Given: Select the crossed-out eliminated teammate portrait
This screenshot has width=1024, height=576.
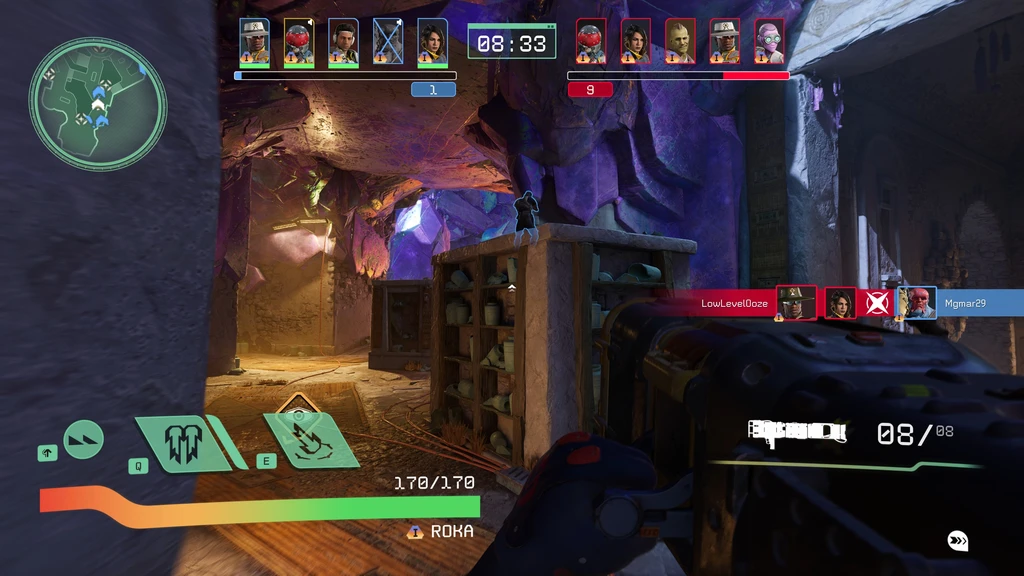Looking at the screenshot, I should (388, 42).
